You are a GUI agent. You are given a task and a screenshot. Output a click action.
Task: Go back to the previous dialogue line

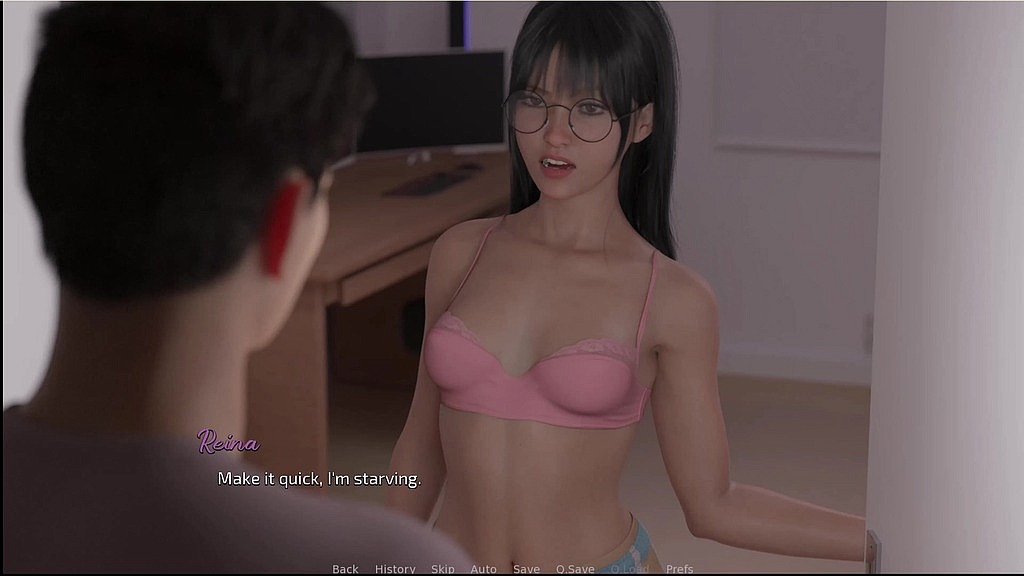345,569
